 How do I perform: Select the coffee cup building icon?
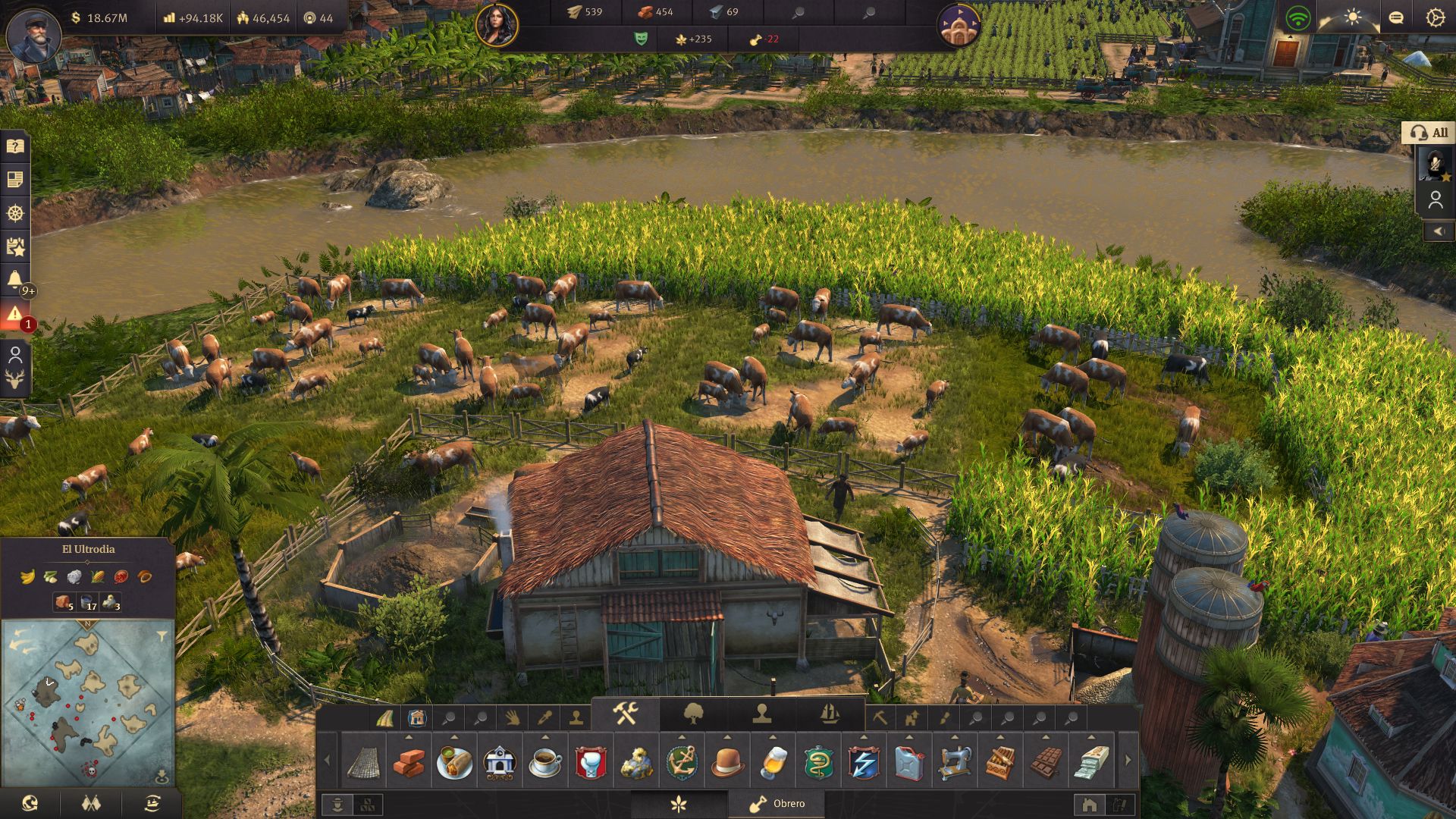tap(545, 761)
